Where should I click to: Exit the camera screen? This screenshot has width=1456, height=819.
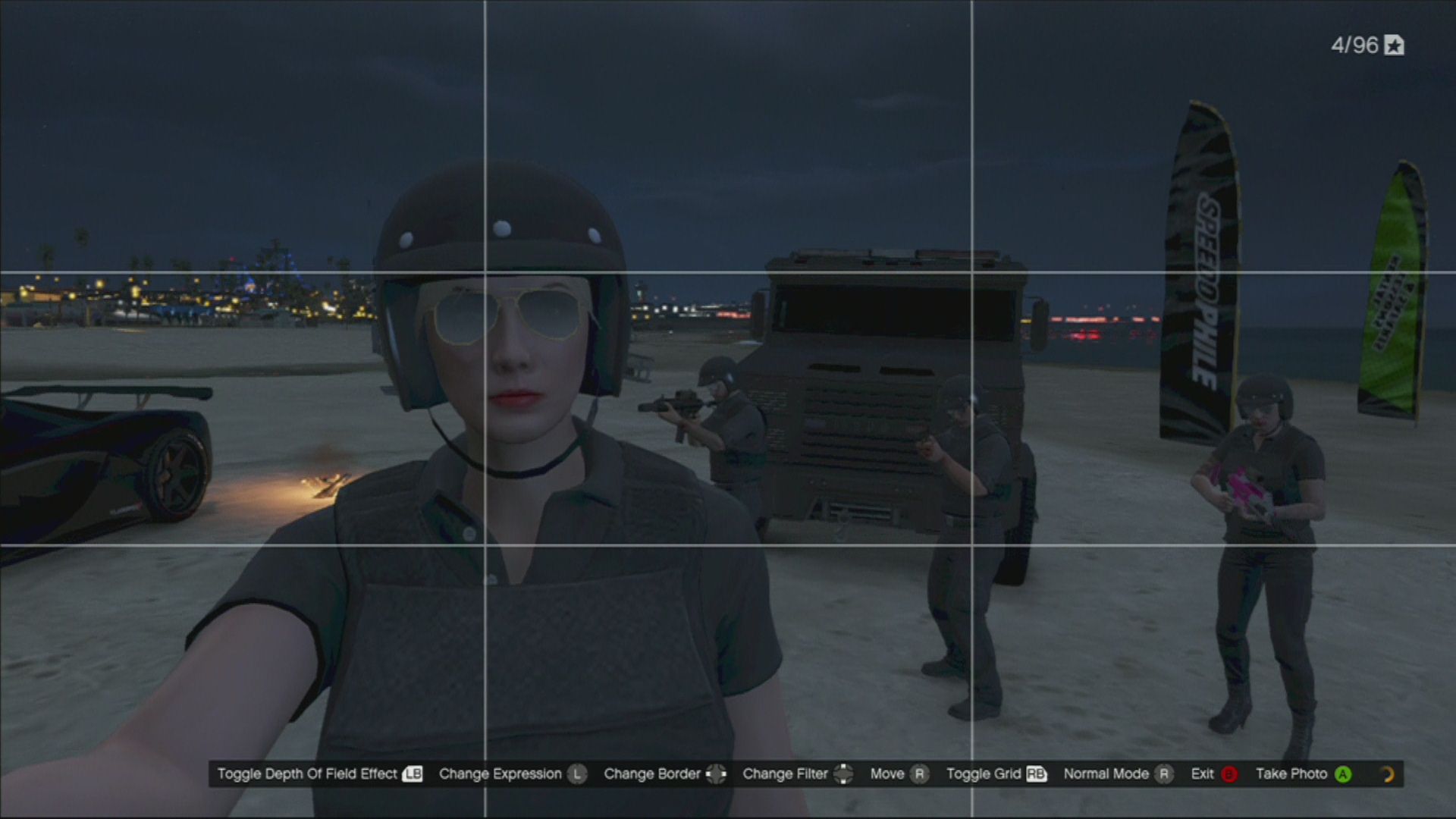[1213, 773]
